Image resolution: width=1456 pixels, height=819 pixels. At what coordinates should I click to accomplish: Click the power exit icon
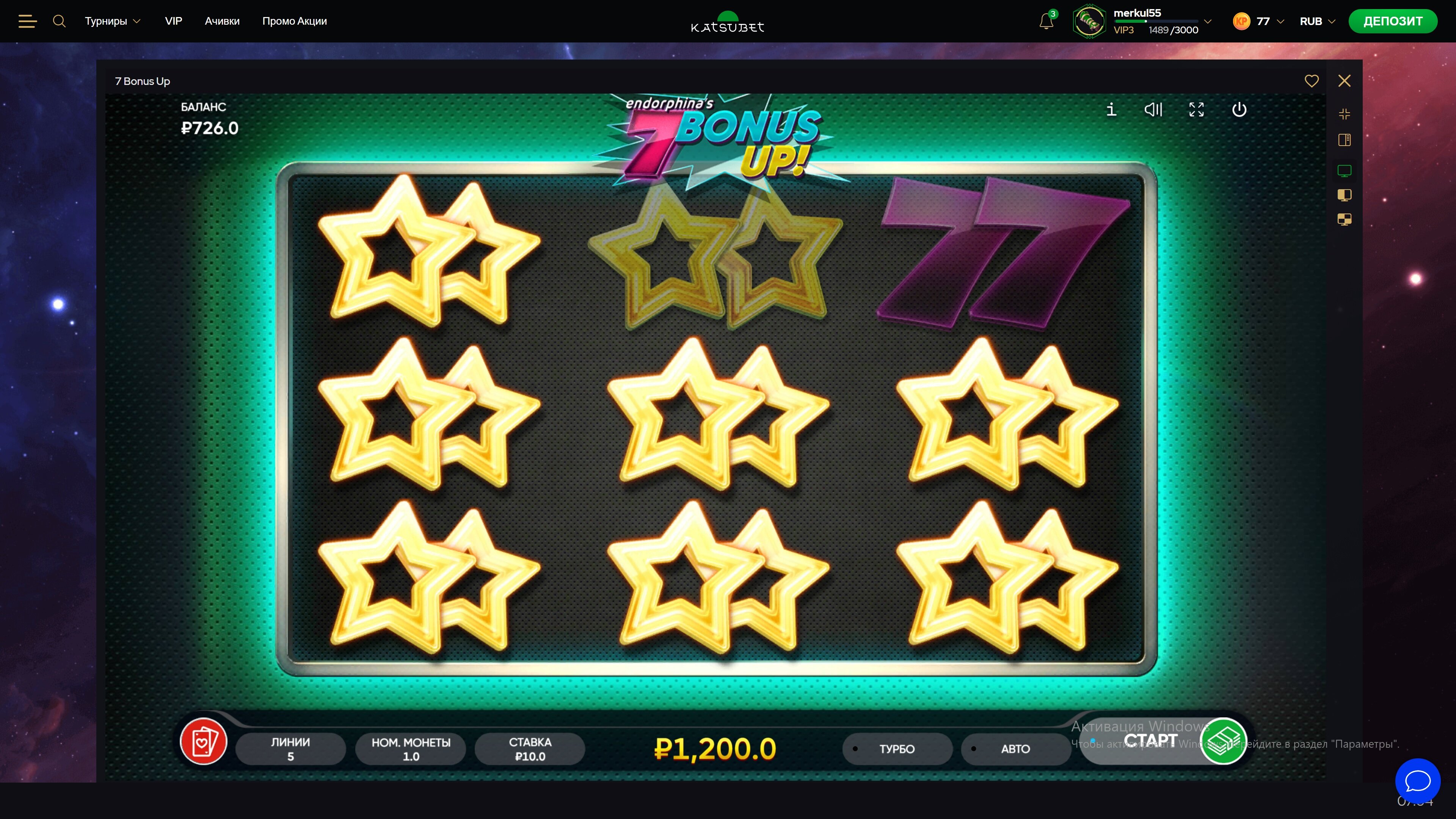pyautogui.click(x=1239, y=109)
